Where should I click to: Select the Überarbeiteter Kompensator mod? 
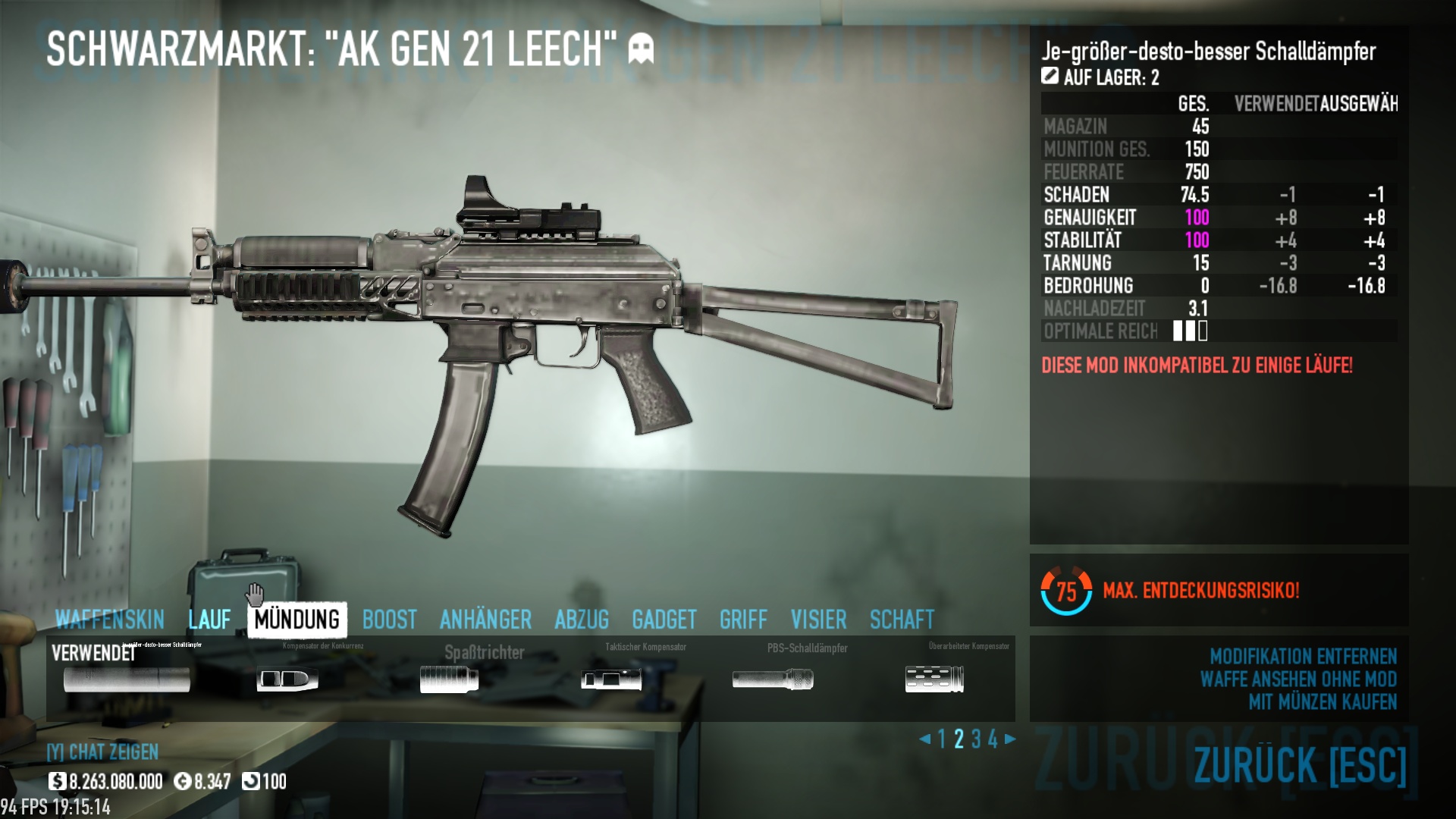pyautogui.click(x=934, y=679)
